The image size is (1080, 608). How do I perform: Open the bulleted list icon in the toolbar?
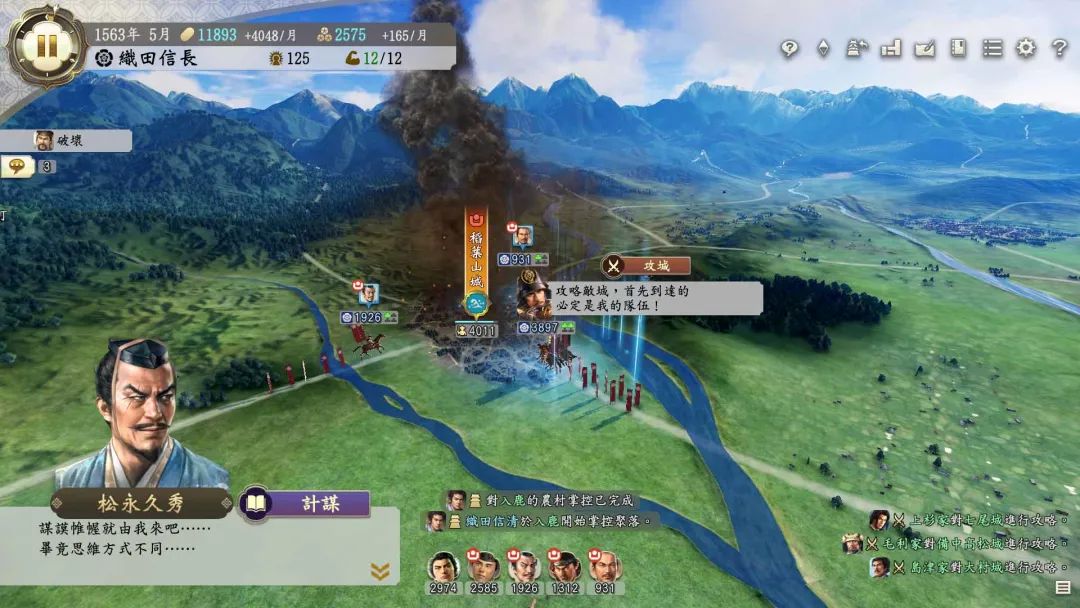pos(992,48)
